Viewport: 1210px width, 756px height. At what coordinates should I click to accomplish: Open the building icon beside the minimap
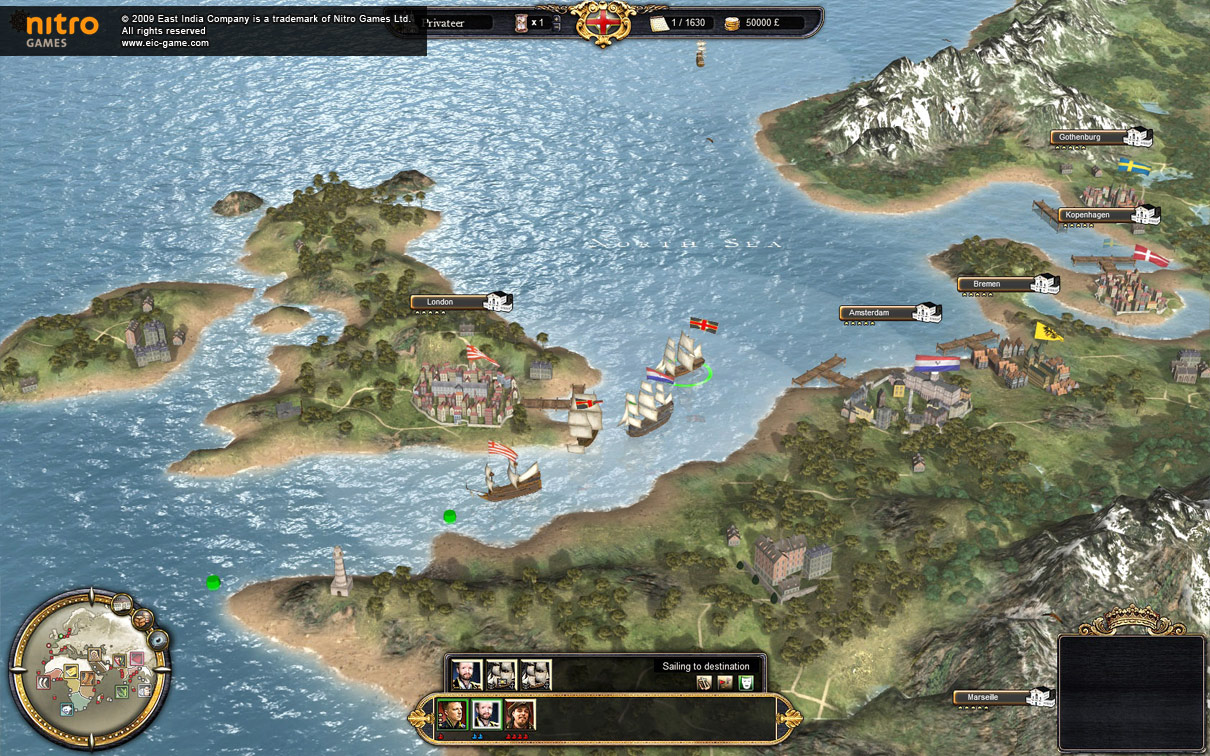(122, 603)
